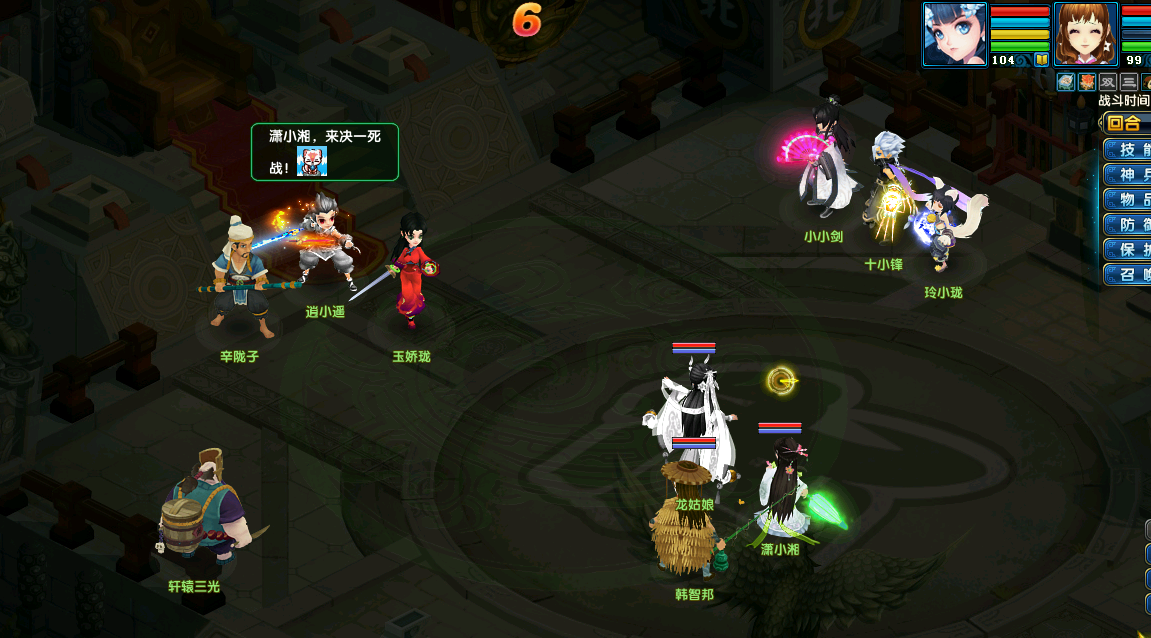Open the 物品 (Item) battle command
This screenshot has width=1151, height=638.
1128,200
